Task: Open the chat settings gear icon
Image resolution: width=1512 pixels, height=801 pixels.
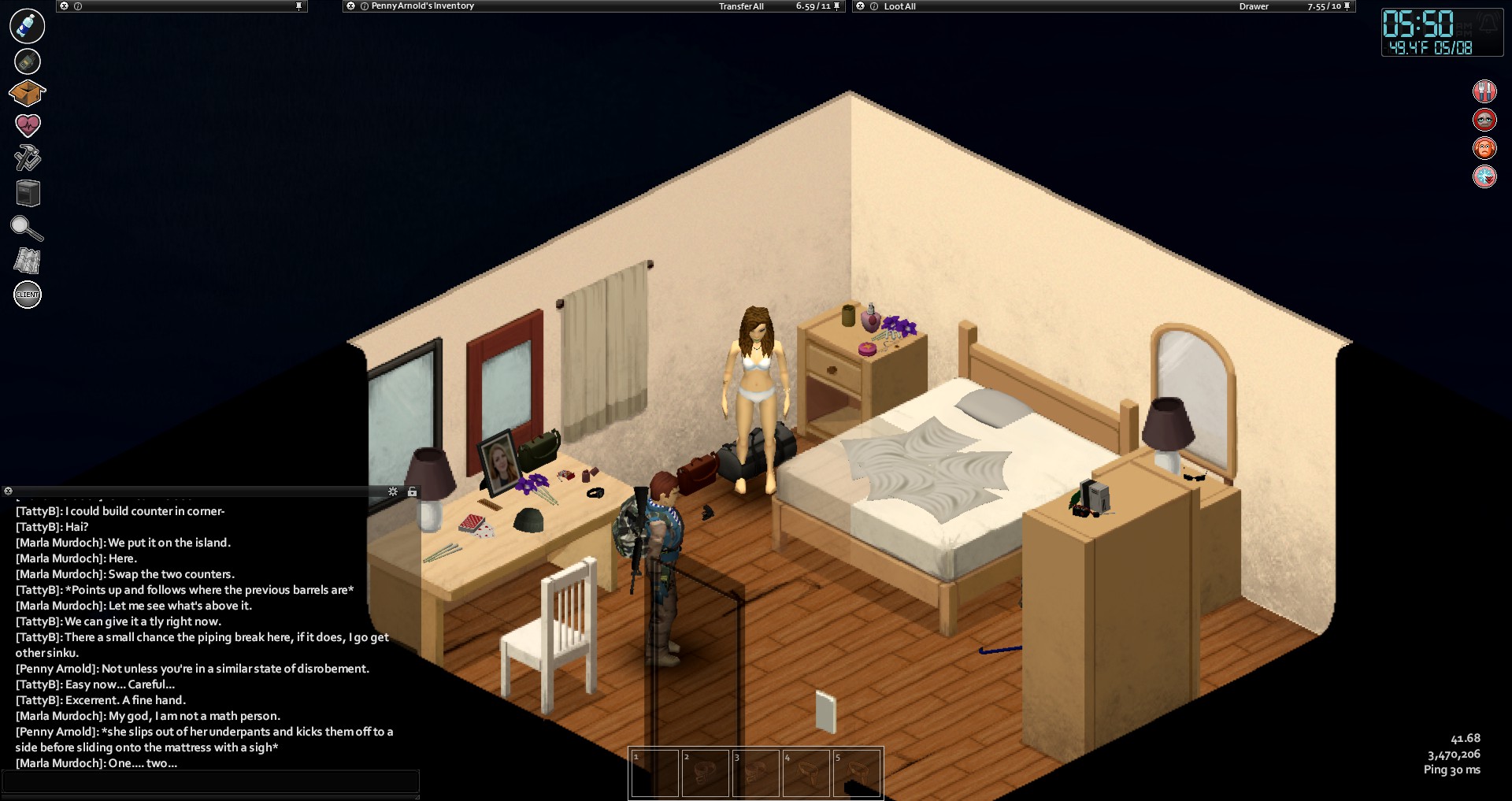Action: click(393, 491)
